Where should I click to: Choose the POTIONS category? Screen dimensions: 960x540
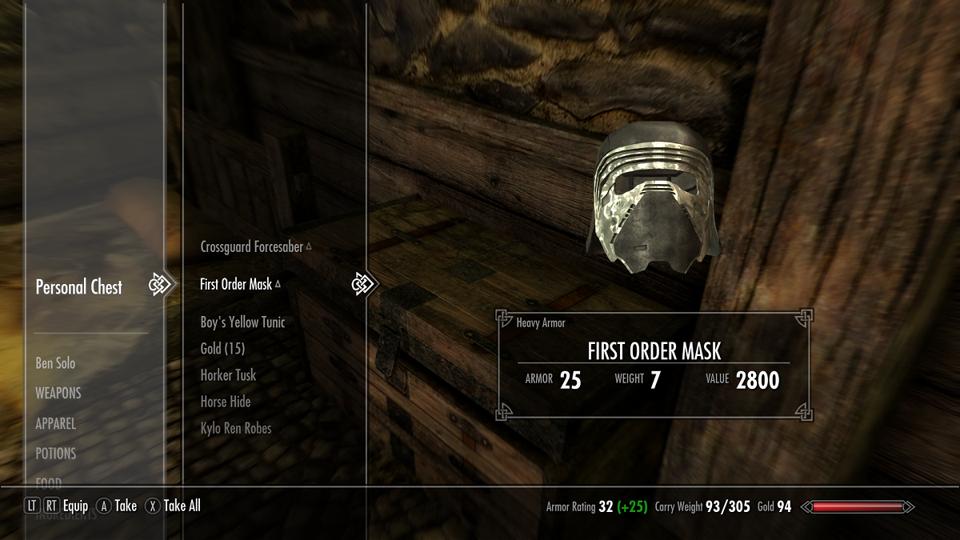point(56,453)
